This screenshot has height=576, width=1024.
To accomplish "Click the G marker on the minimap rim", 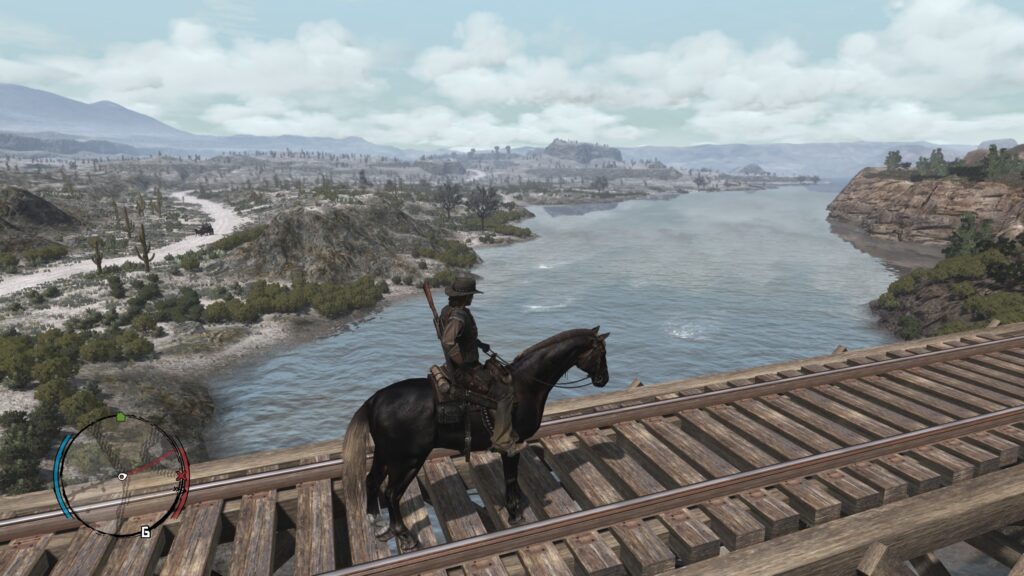I will pyautogui.click(x=146, y=531).
